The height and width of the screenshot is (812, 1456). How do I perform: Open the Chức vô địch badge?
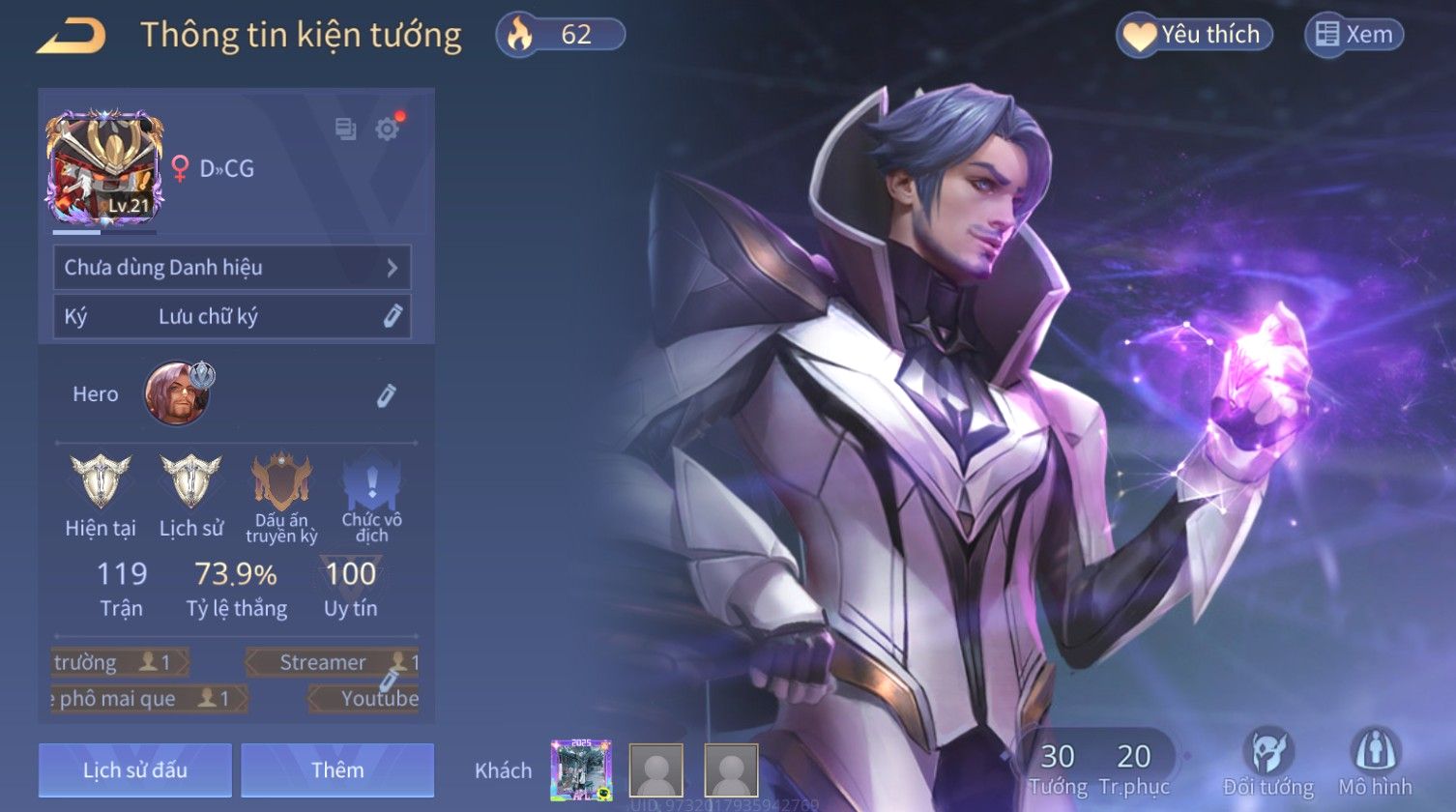coord(371,481)
